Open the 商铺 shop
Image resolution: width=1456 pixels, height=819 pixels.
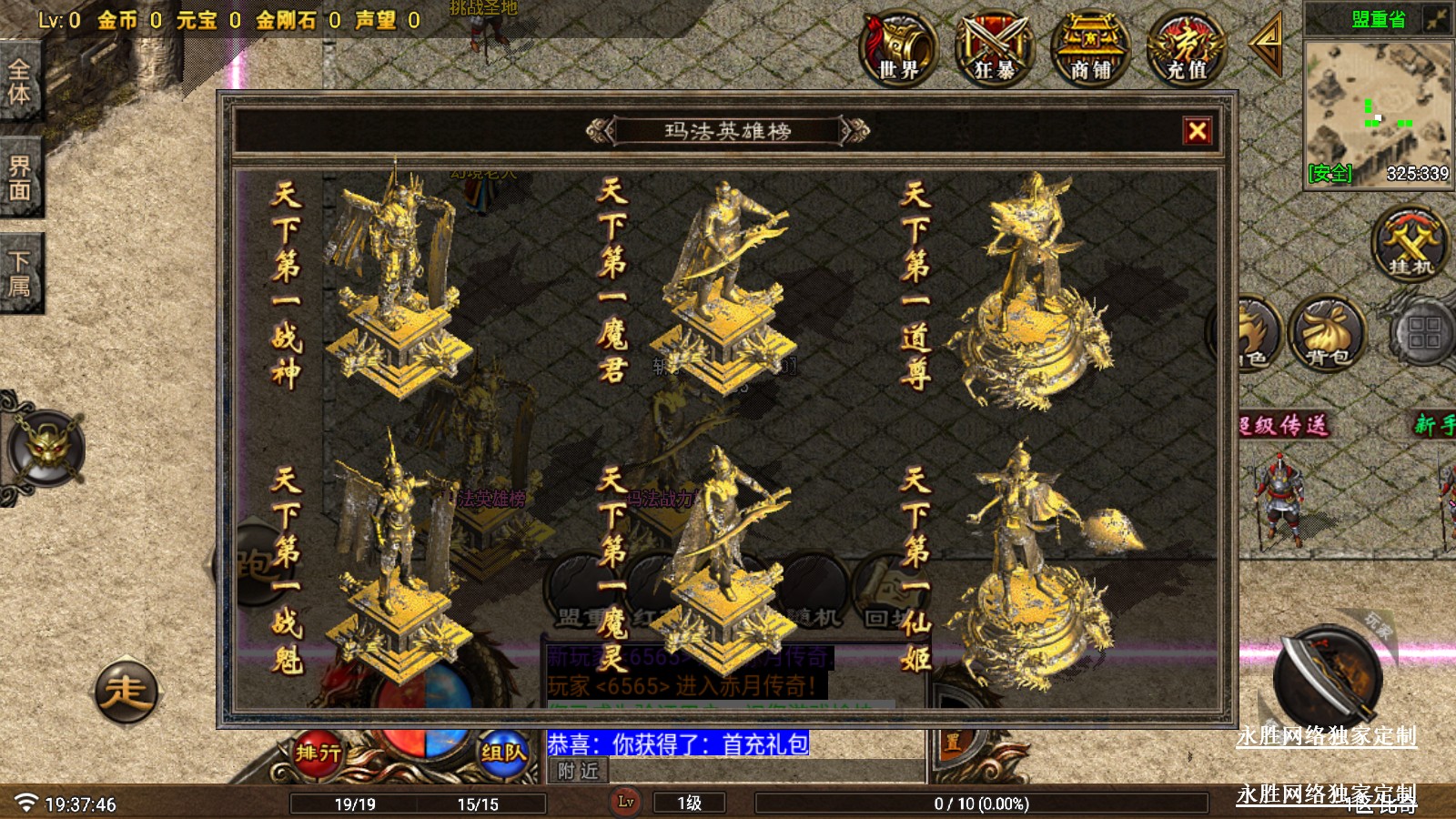[x=1090, y=49]
